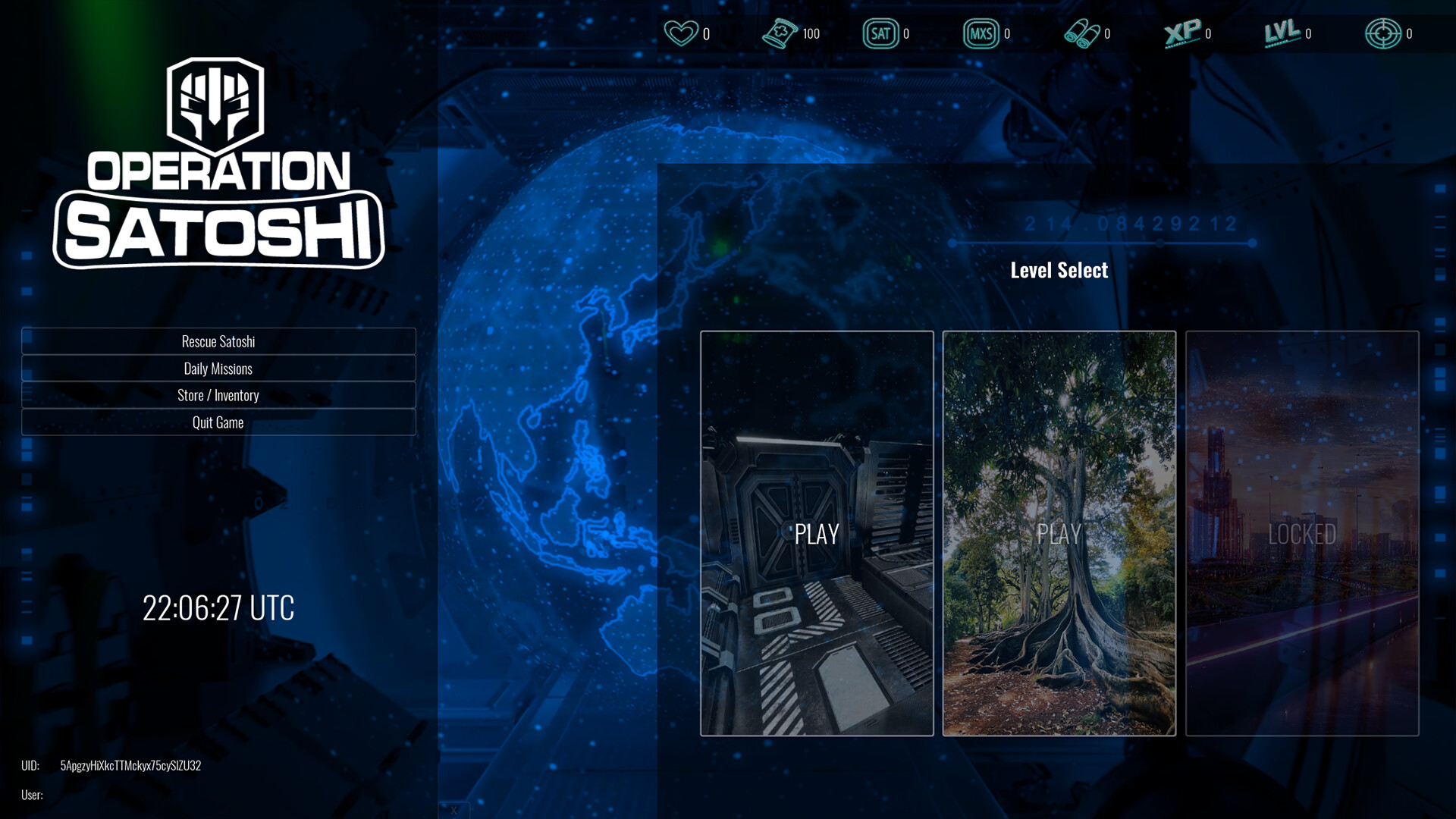Open Rescue Satoshi mode
This screenshot has height=819, width=1456.
(218, 341)
